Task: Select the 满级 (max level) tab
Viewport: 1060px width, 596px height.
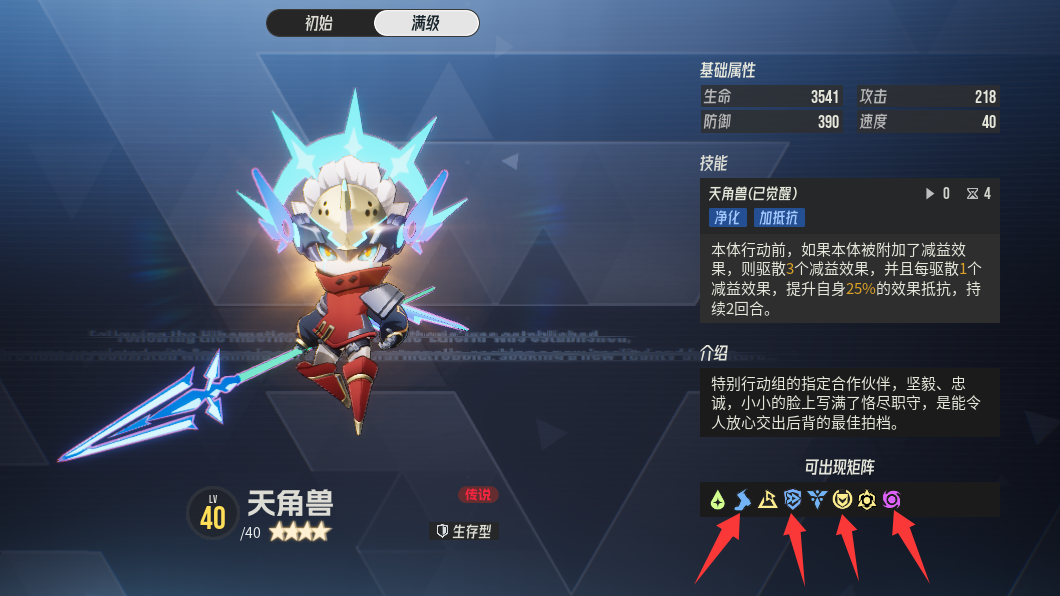Action: pyautogui.click(x=425, y=23)
